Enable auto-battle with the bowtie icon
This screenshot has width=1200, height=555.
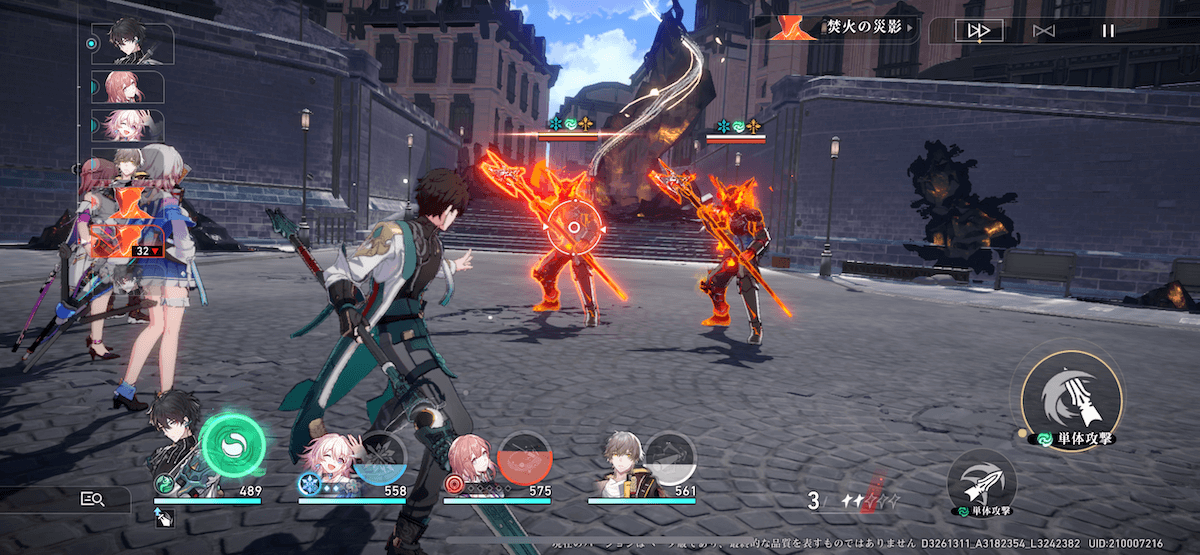pos(1044,31)
